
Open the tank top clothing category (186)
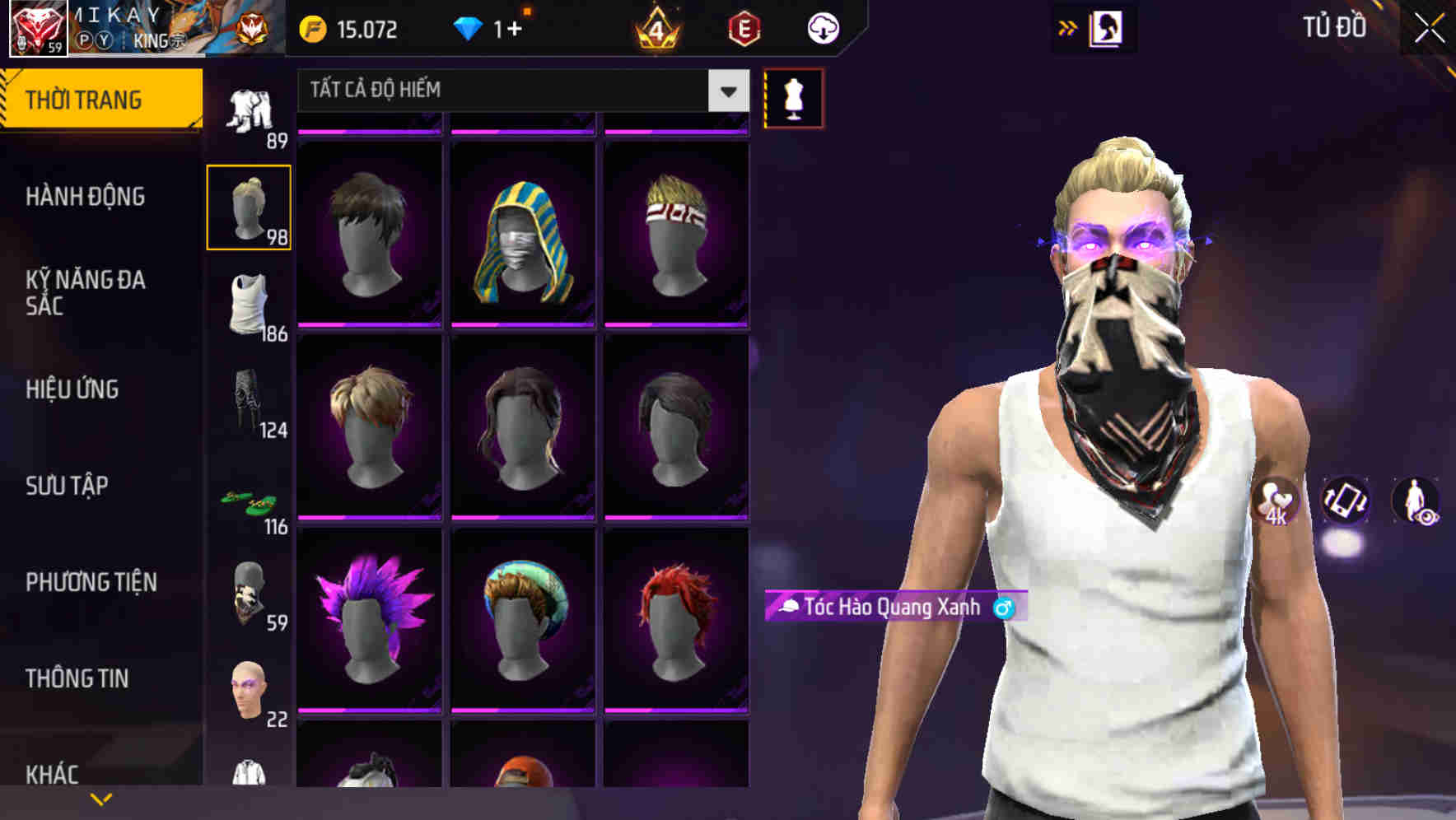[x=248, y=301]
